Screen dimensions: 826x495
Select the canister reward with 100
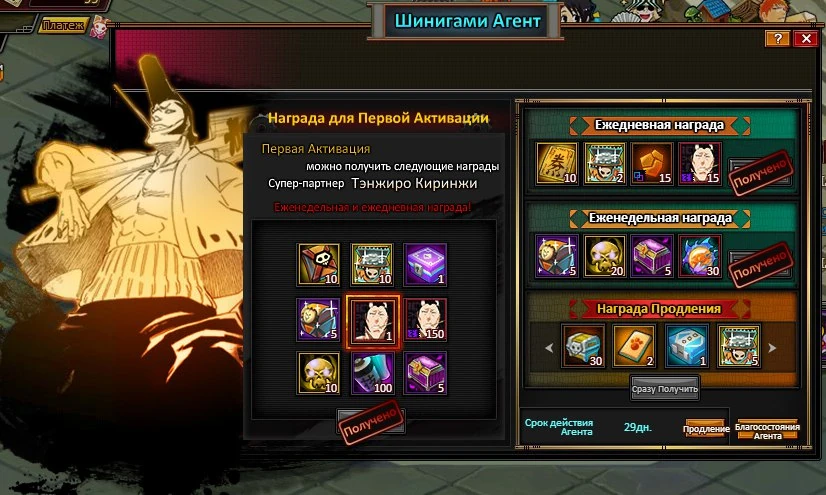pyautogui.click(x=372, y=372)
